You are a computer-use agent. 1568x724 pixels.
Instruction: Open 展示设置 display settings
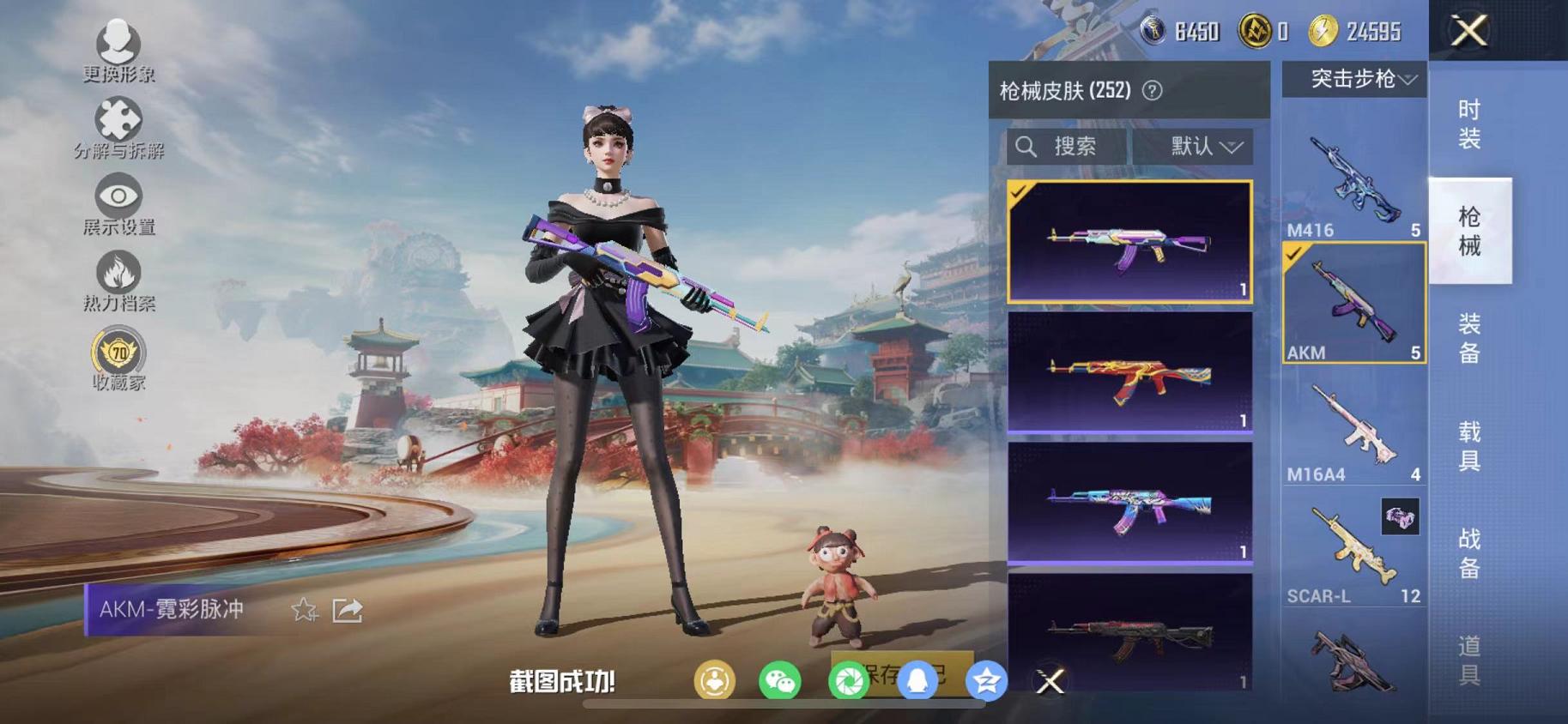[x=118, y=196]
